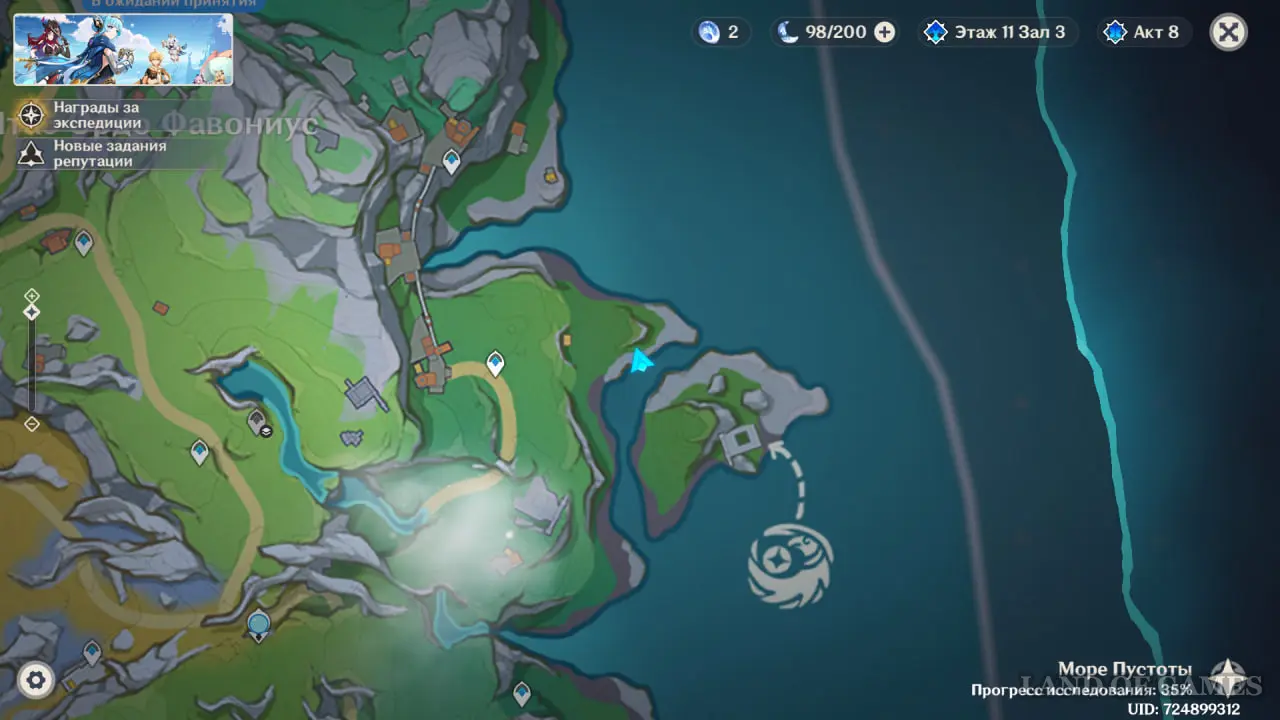Open the Spiral Abyss Этаж 11 Зал 3 tracker
The width and height of the screenshot is (1280, 720).
994,32
